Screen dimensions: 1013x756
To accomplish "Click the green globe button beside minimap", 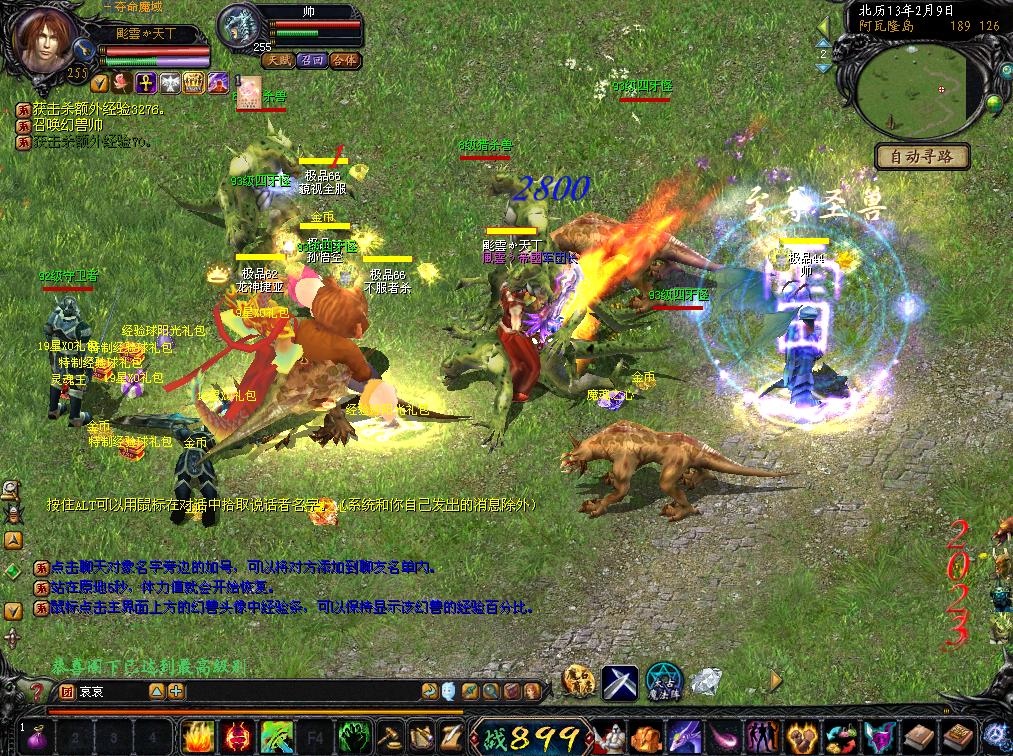I will pyautogui.click(x=994, y=103).
